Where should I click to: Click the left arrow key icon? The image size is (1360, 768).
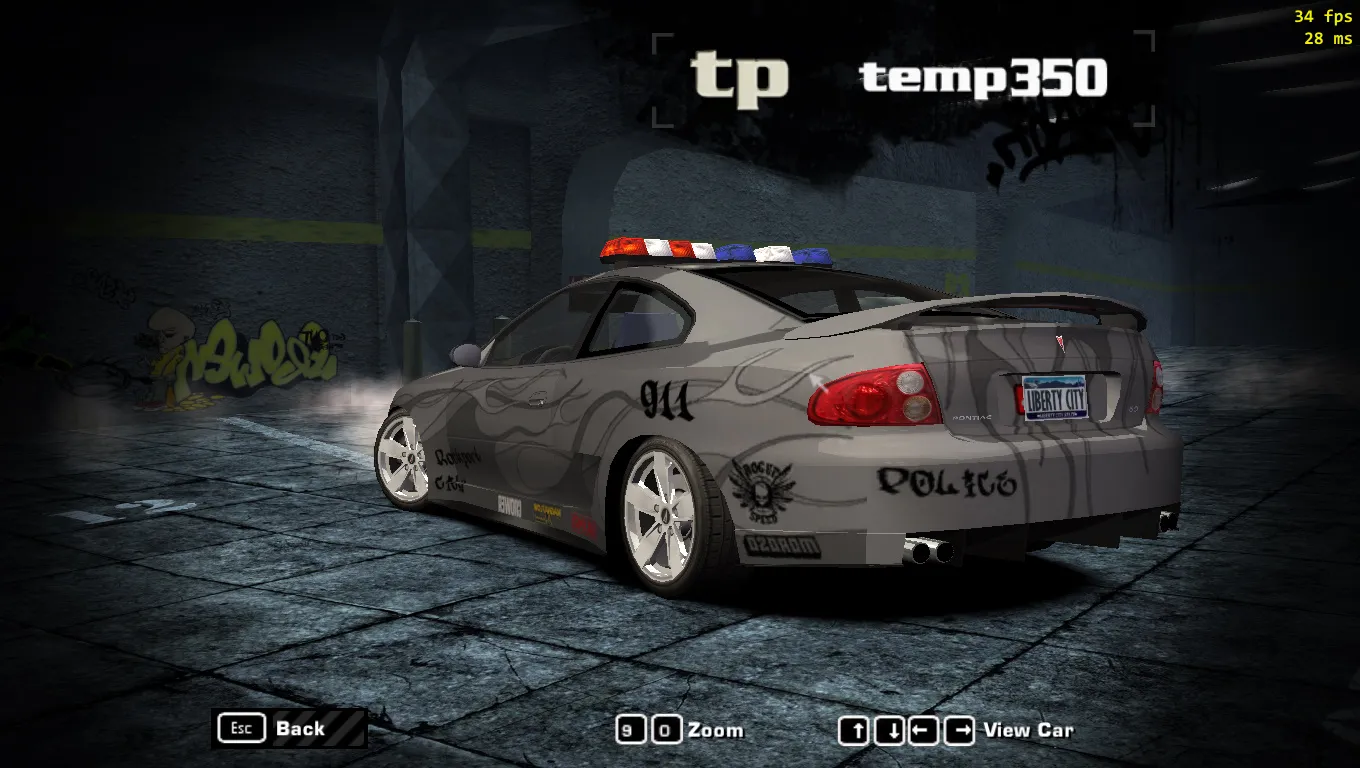click(x=922, y=731)
